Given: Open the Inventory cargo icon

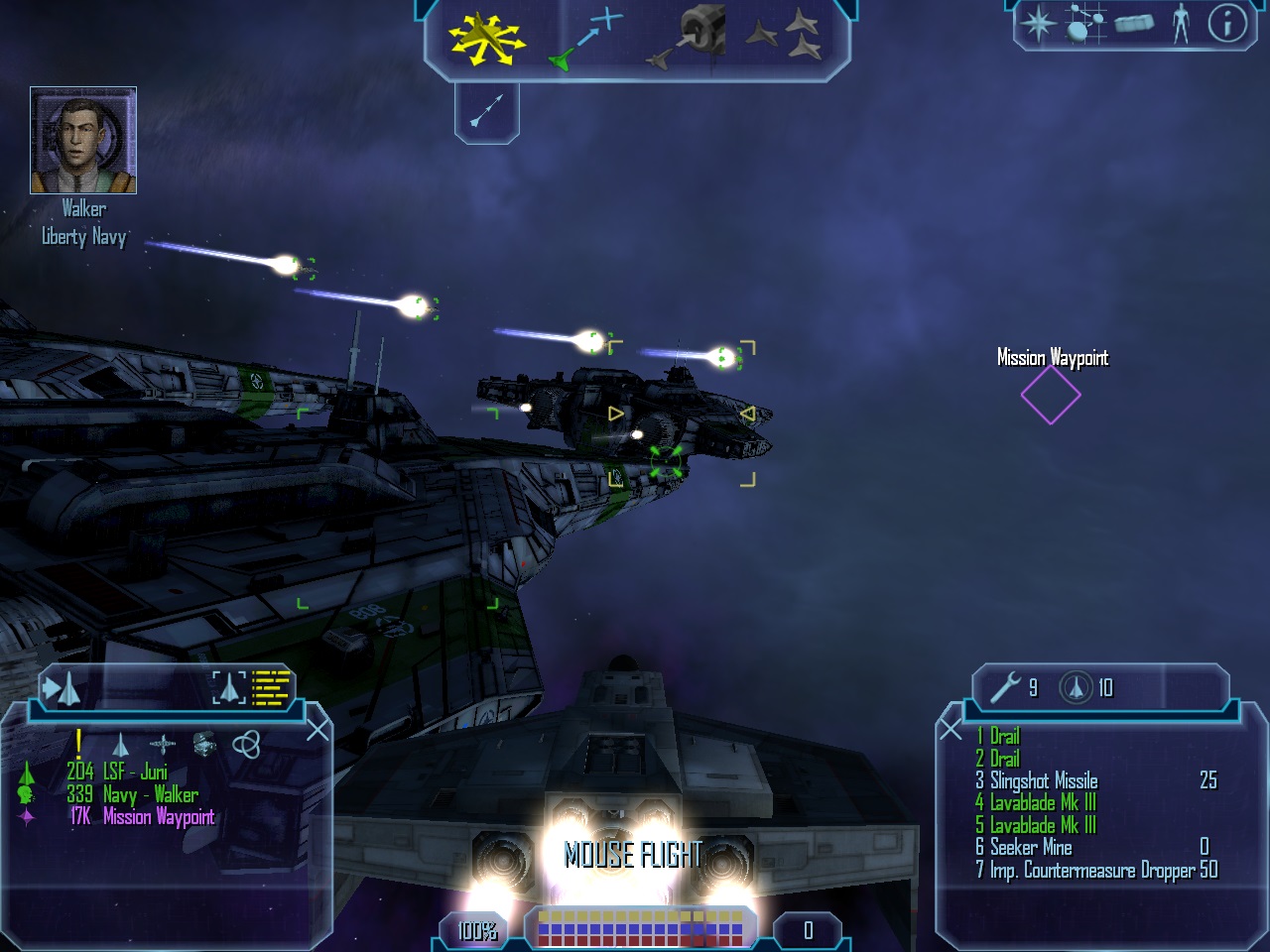Looking at the screenshot, I should tap(1133, 23).
